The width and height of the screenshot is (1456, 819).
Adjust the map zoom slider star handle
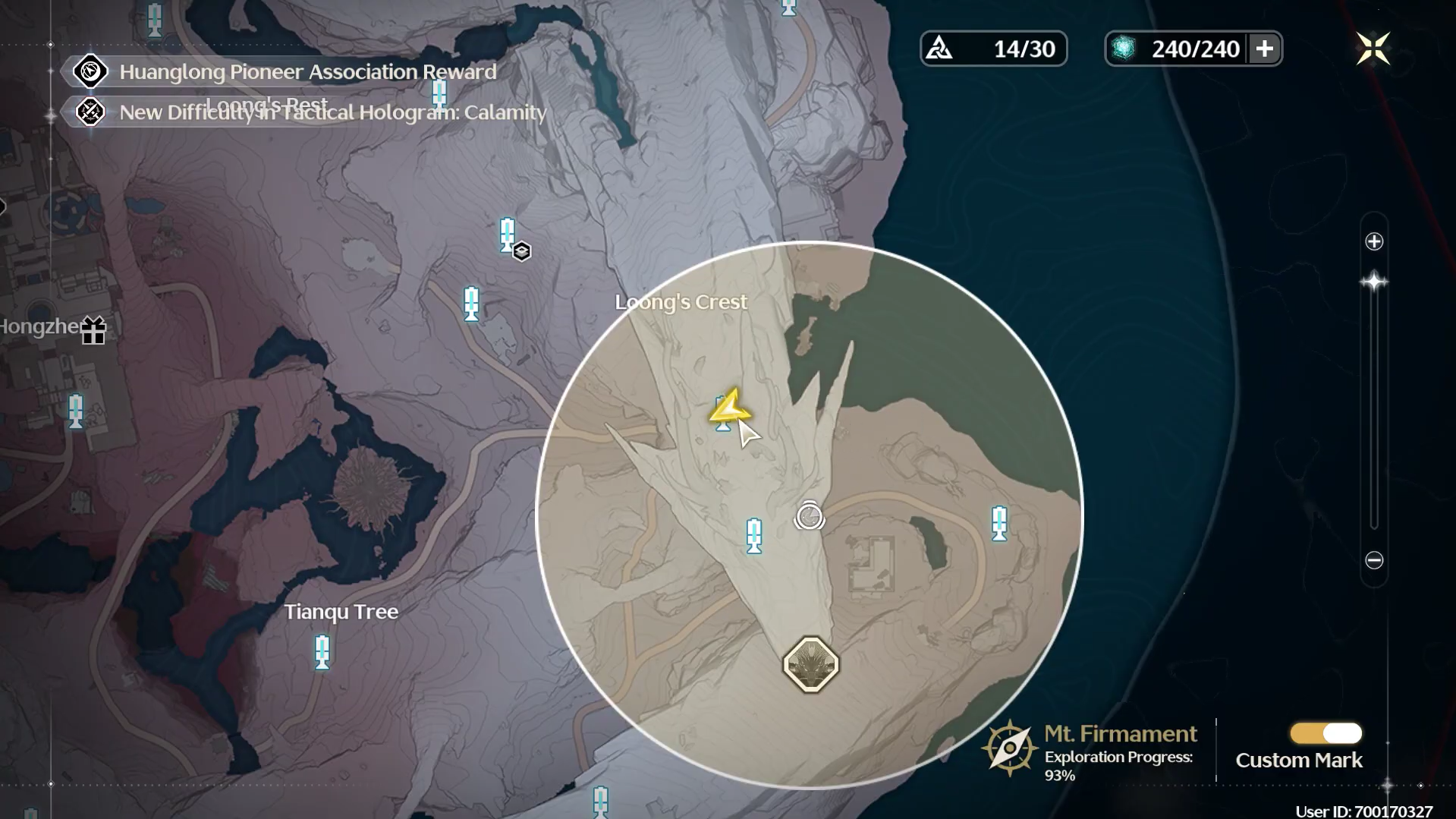(x=1374, y=282)
